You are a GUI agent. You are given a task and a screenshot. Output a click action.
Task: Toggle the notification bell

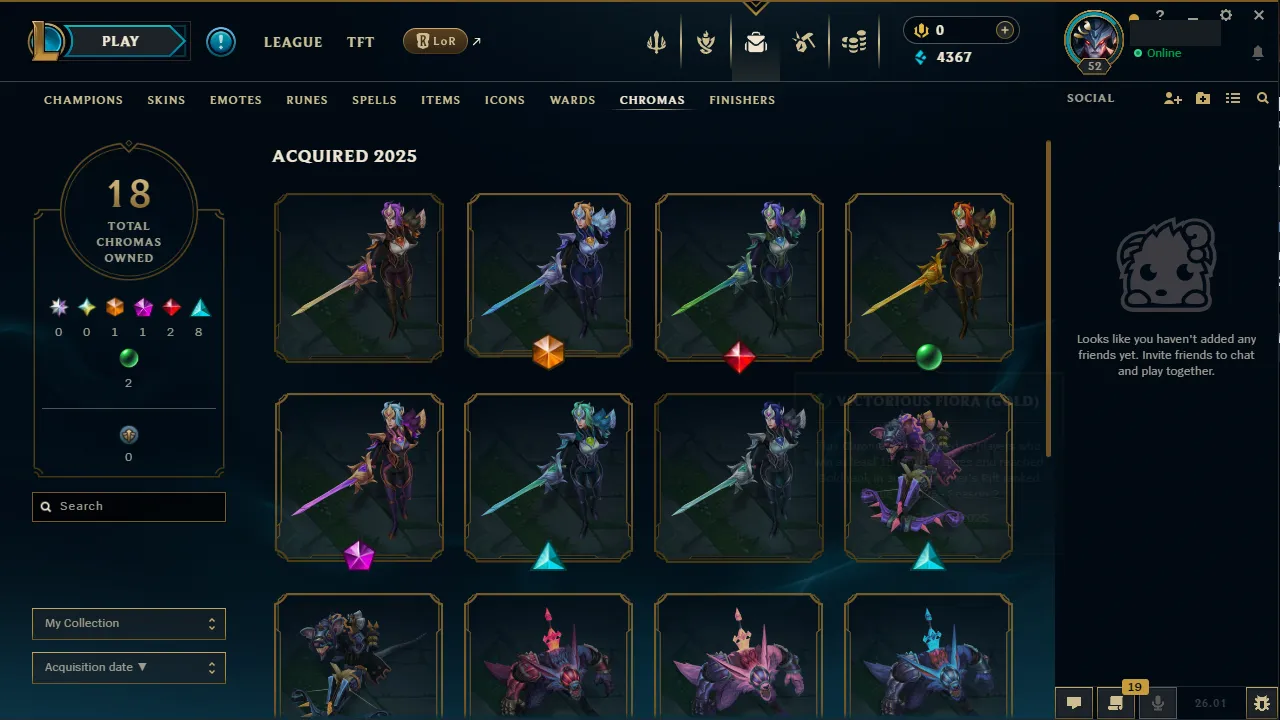(x=1258, y=52)
